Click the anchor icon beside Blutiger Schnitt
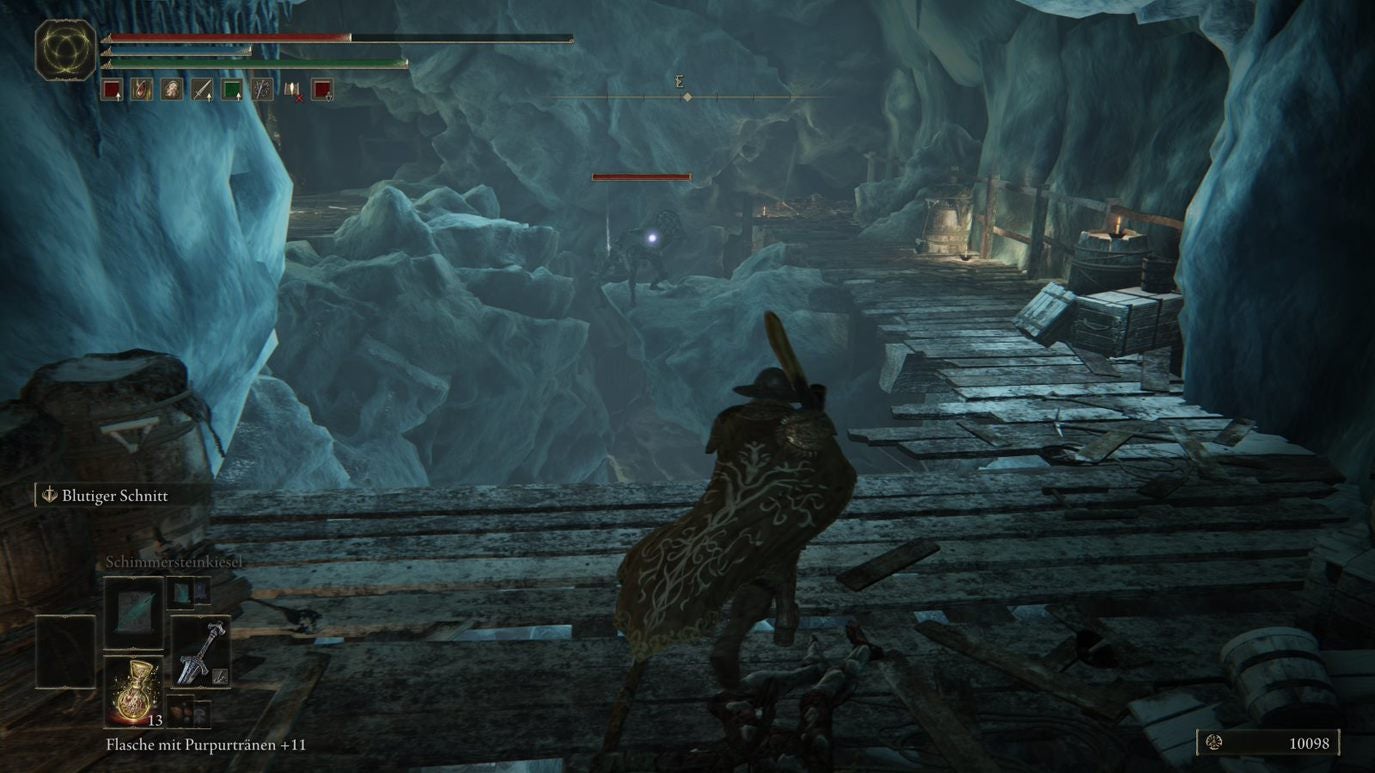The image size is (1375, 773). (48, 495)
